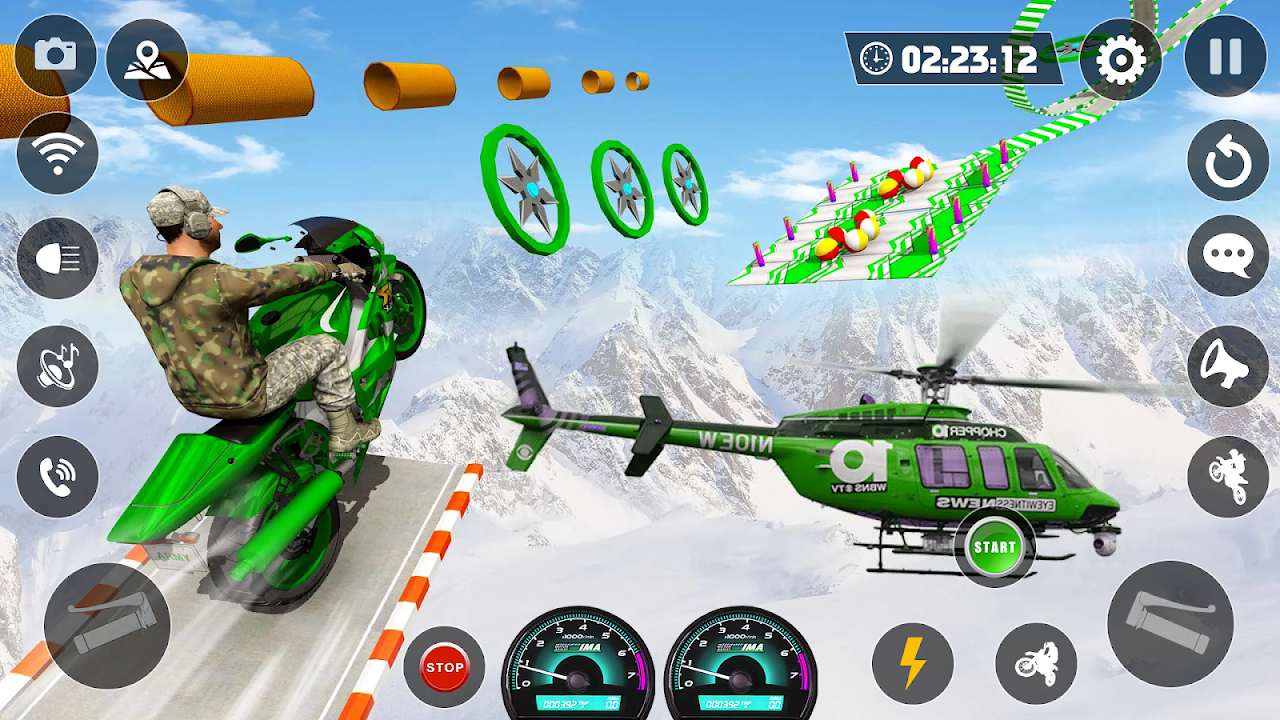Toggle the music and sound button
This screenshot has height=720, width=1280.
coord(58,366)
